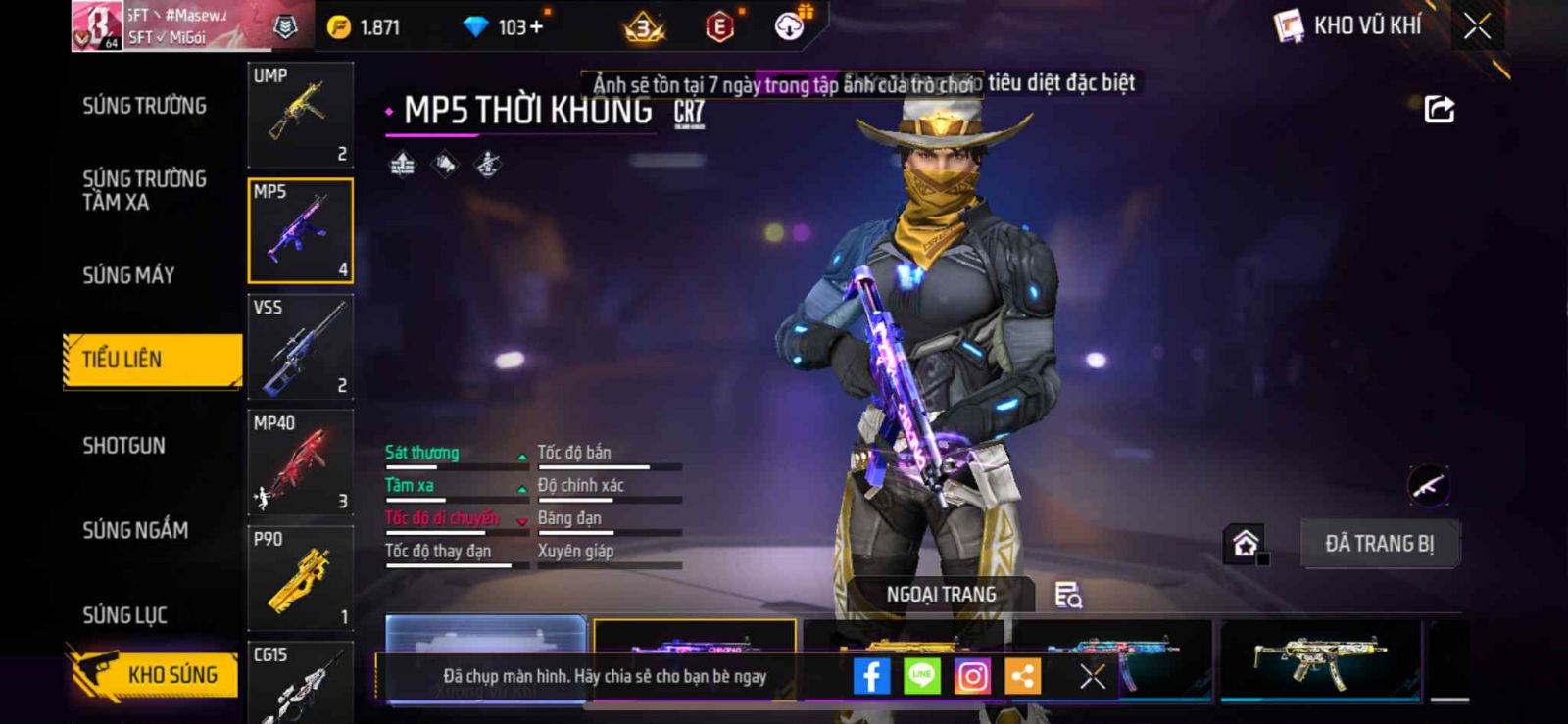Open the KHO SÚNG button

[x=155, y=674]
